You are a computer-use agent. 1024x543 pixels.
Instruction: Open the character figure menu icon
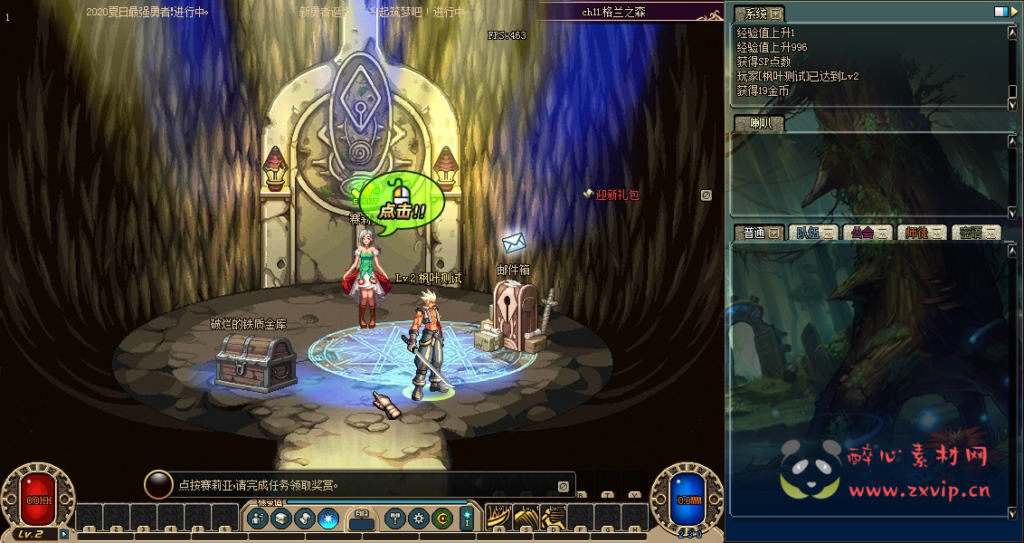click(258, 518)
